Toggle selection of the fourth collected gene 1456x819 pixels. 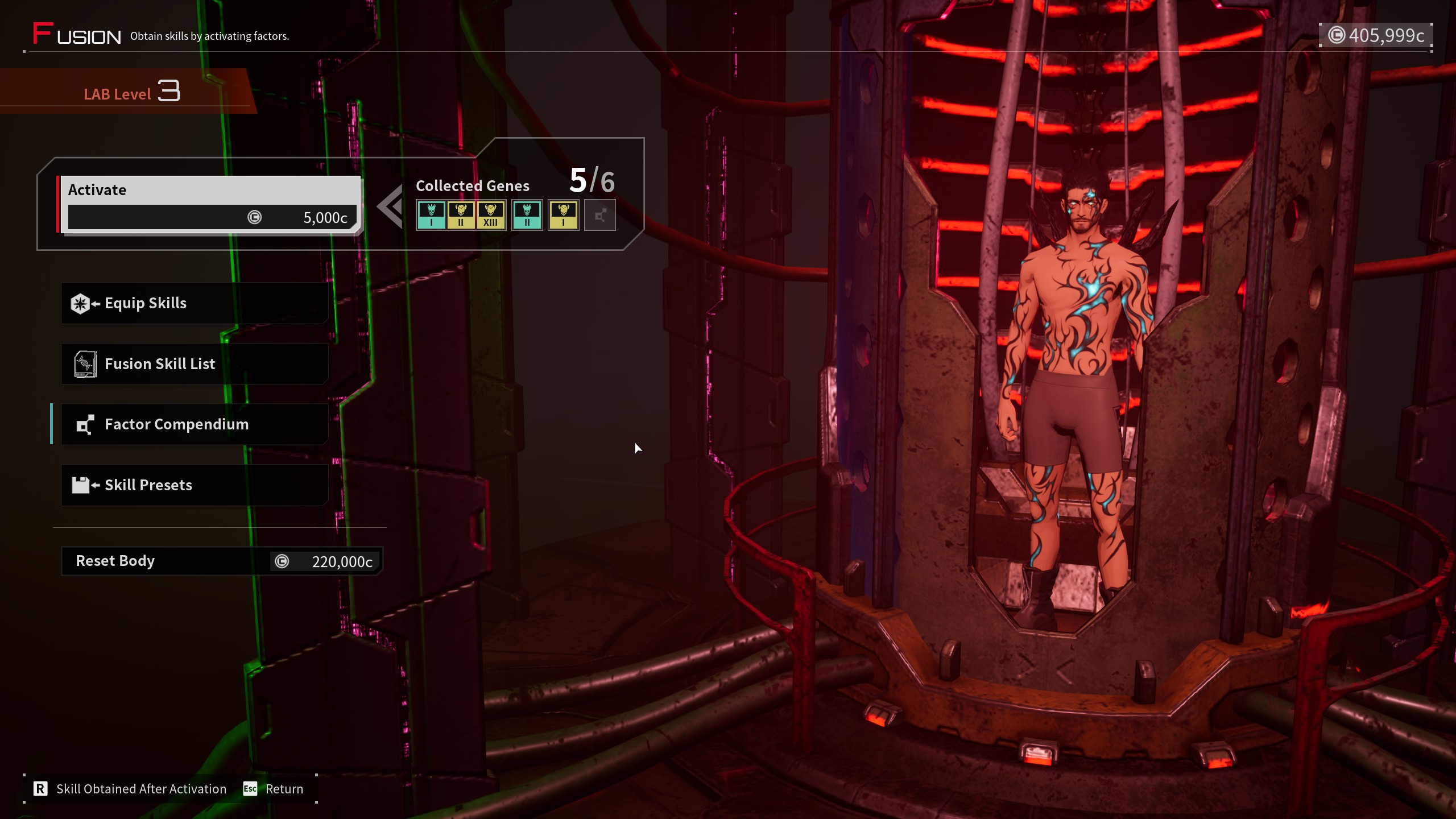[527, 215]
